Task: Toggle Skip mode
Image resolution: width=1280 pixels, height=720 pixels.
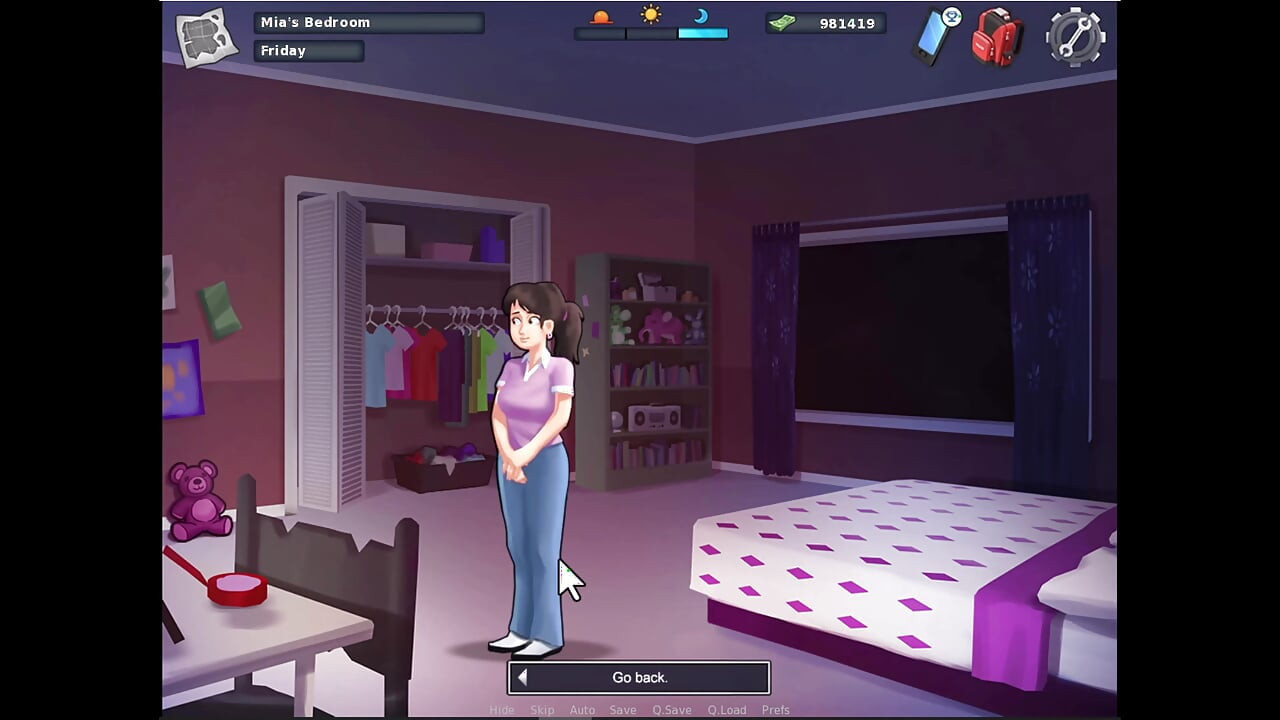Action: [x=543, y=709]
